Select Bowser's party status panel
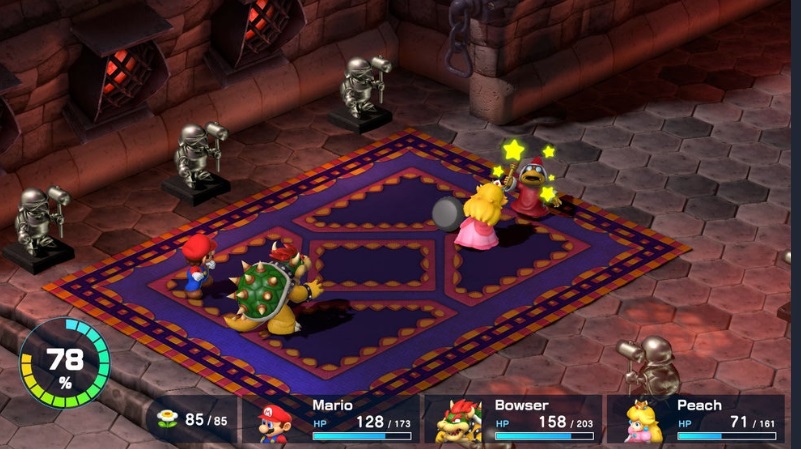801x449 pixels. click(513, 420)
